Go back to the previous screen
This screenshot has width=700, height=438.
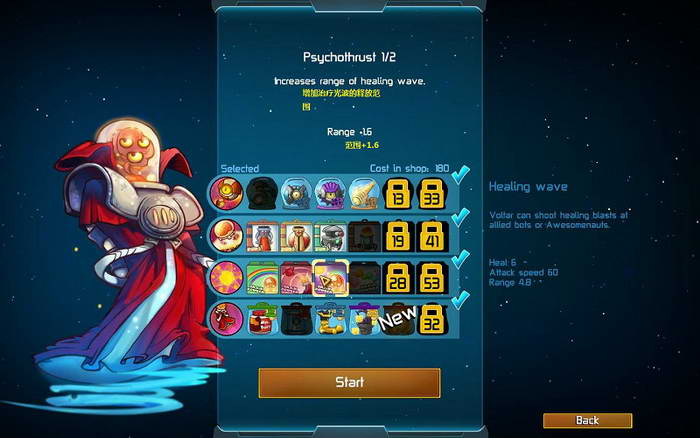click(x=587, y=420)
